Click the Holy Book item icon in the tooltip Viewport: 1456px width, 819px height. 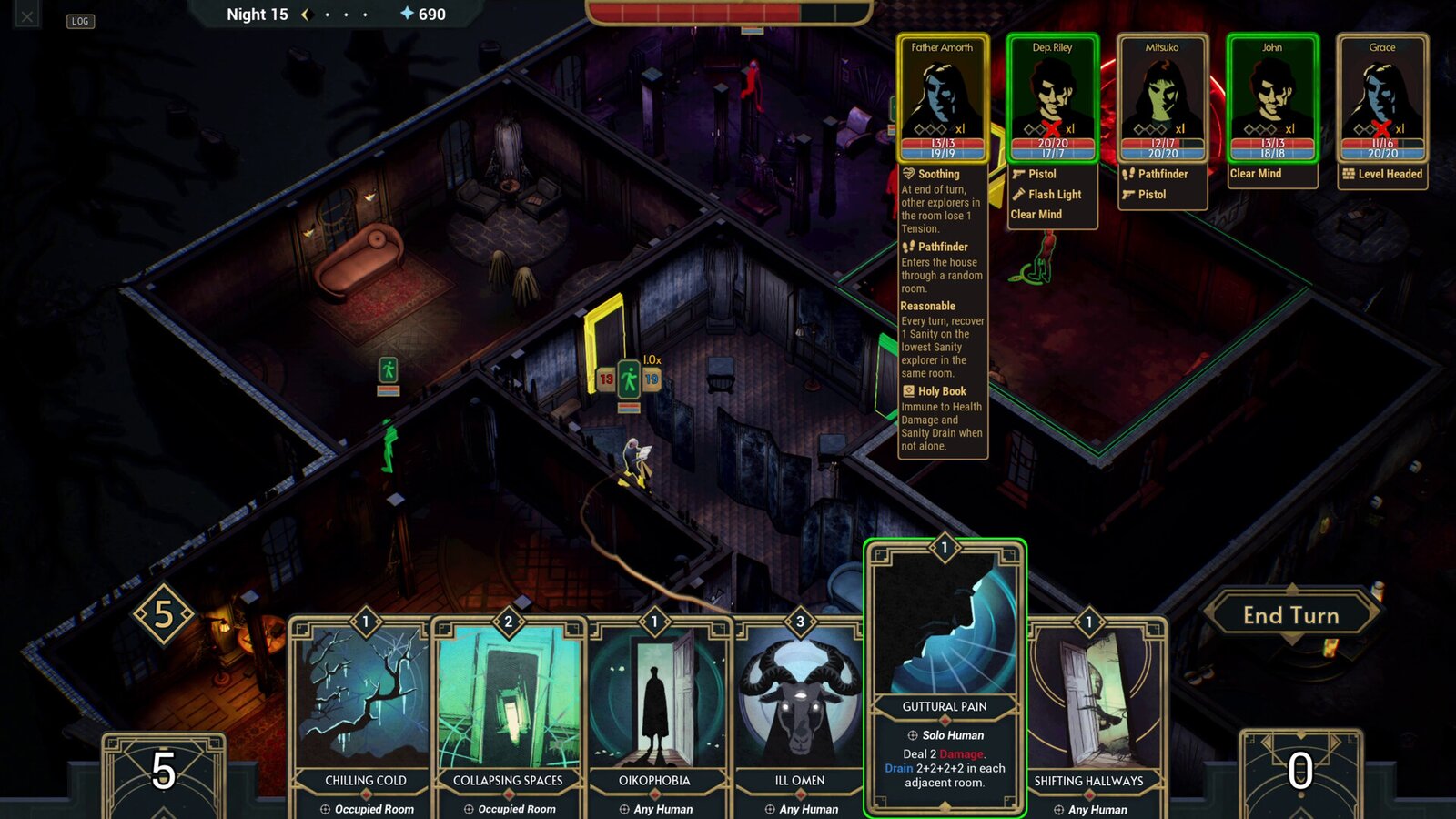(906, 390)
